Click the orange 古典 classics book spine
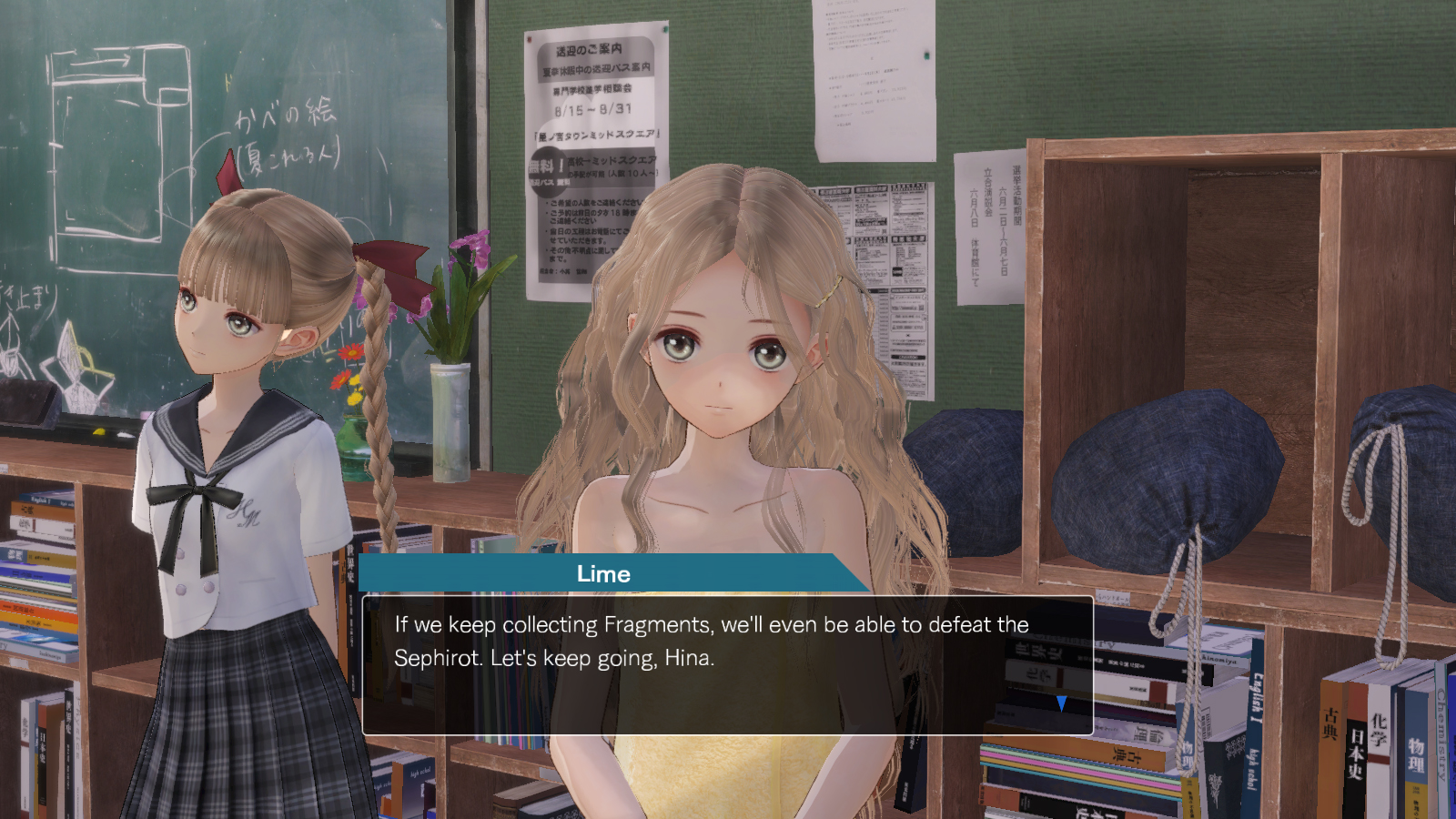 (x=1331, y=723)
